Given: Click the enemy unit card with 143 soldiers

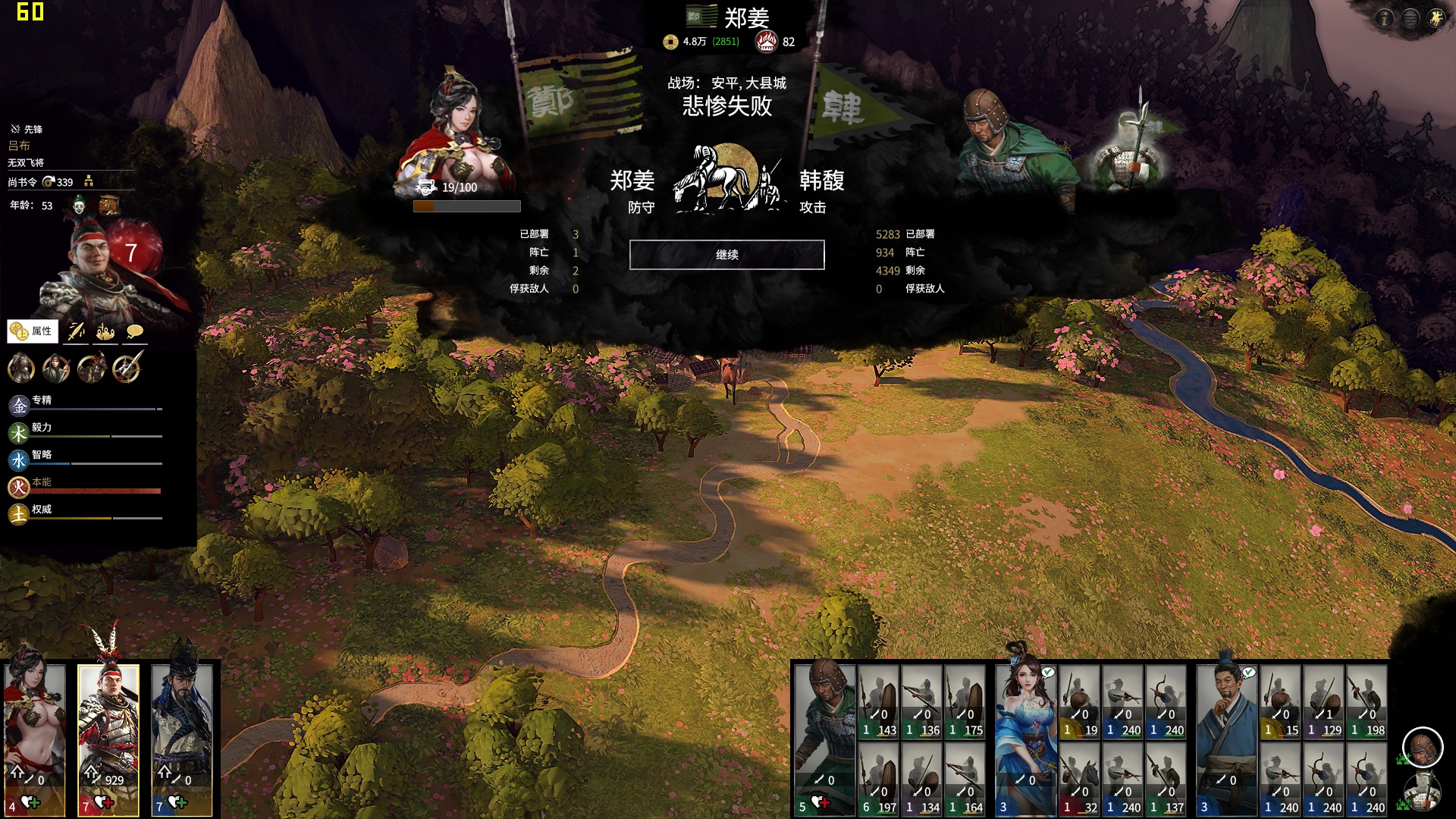Looking at the screenshot, I should pyautogui.click(x=879, y=702).
